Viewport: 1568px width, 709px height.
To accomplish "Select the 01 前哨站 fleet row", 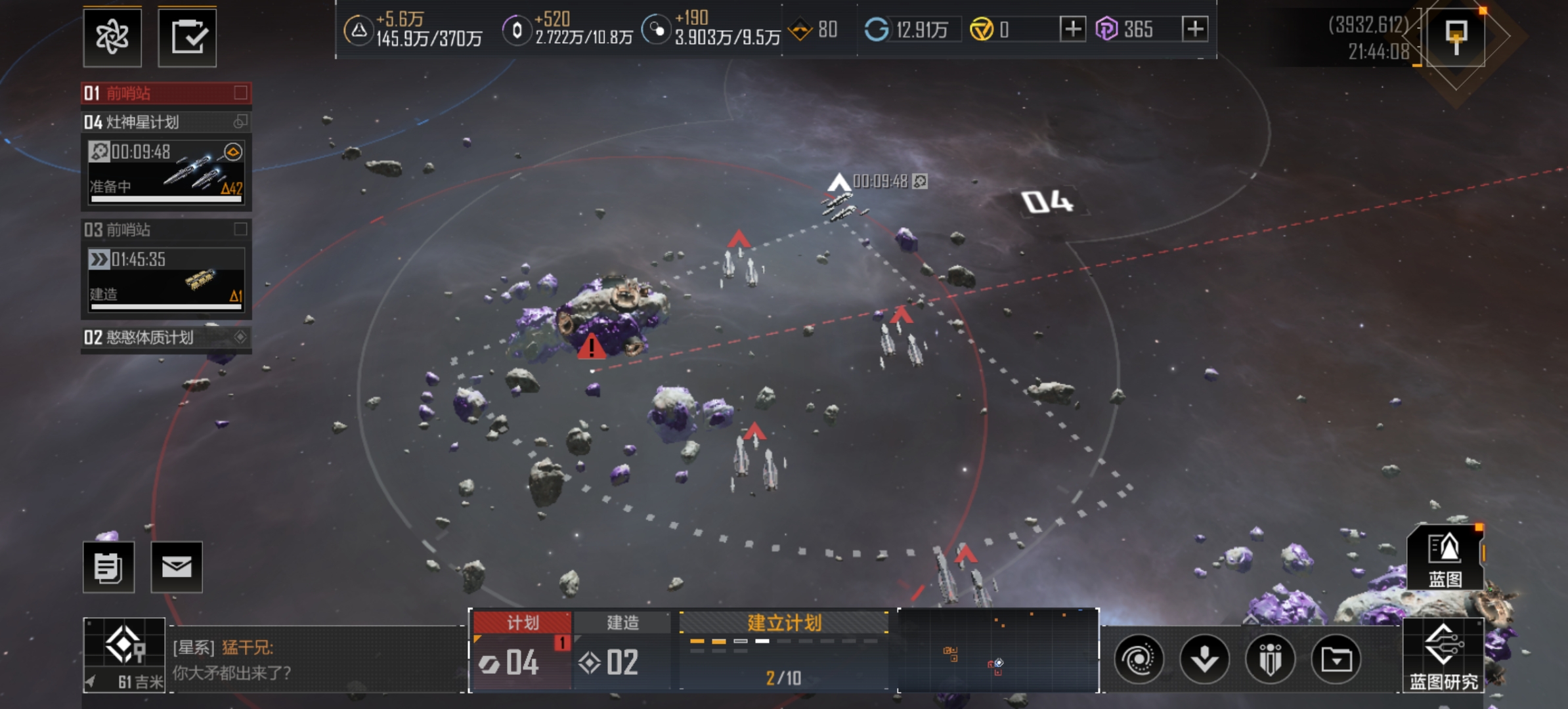I will coord(165,93).
